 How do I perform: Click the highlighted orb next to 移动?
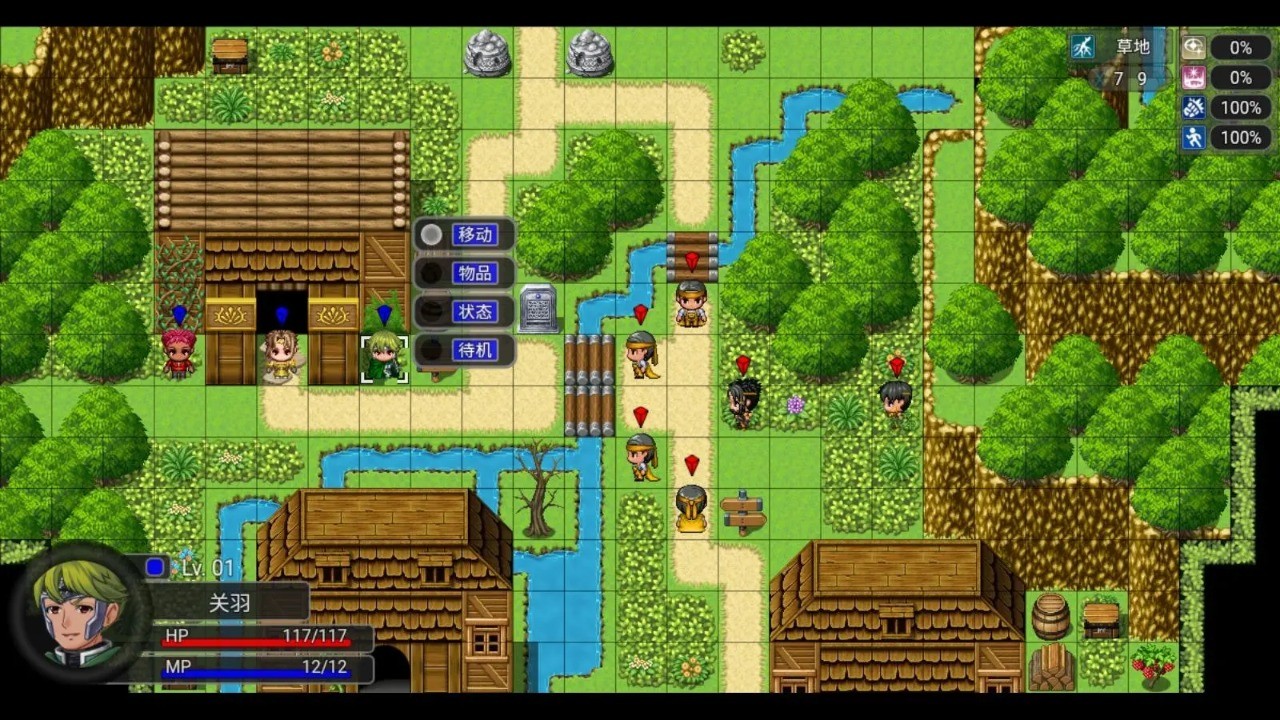(x=431, y=235)
